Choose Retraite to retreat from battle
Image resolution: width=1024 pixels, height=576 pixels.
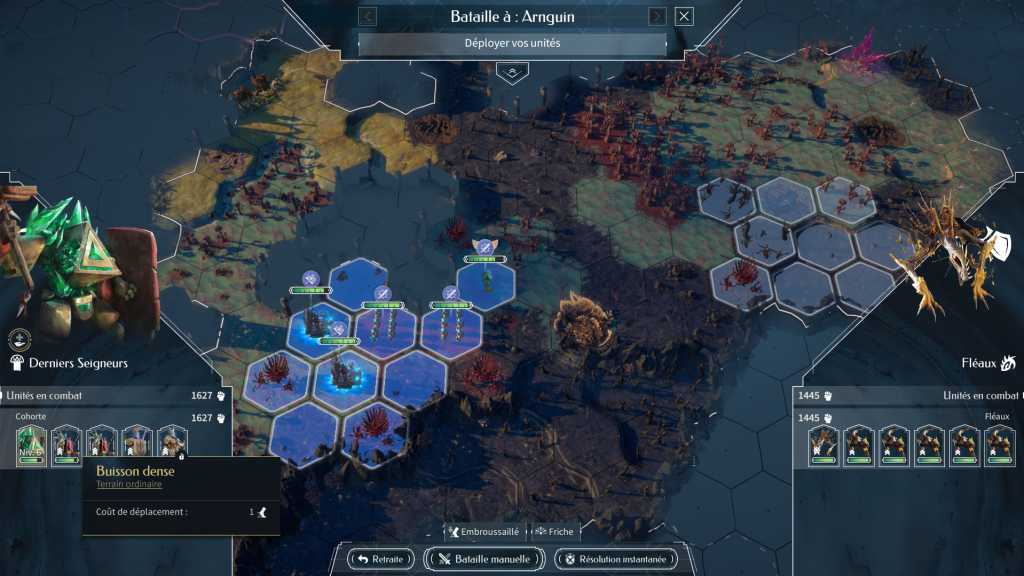[x=381, y=559]
